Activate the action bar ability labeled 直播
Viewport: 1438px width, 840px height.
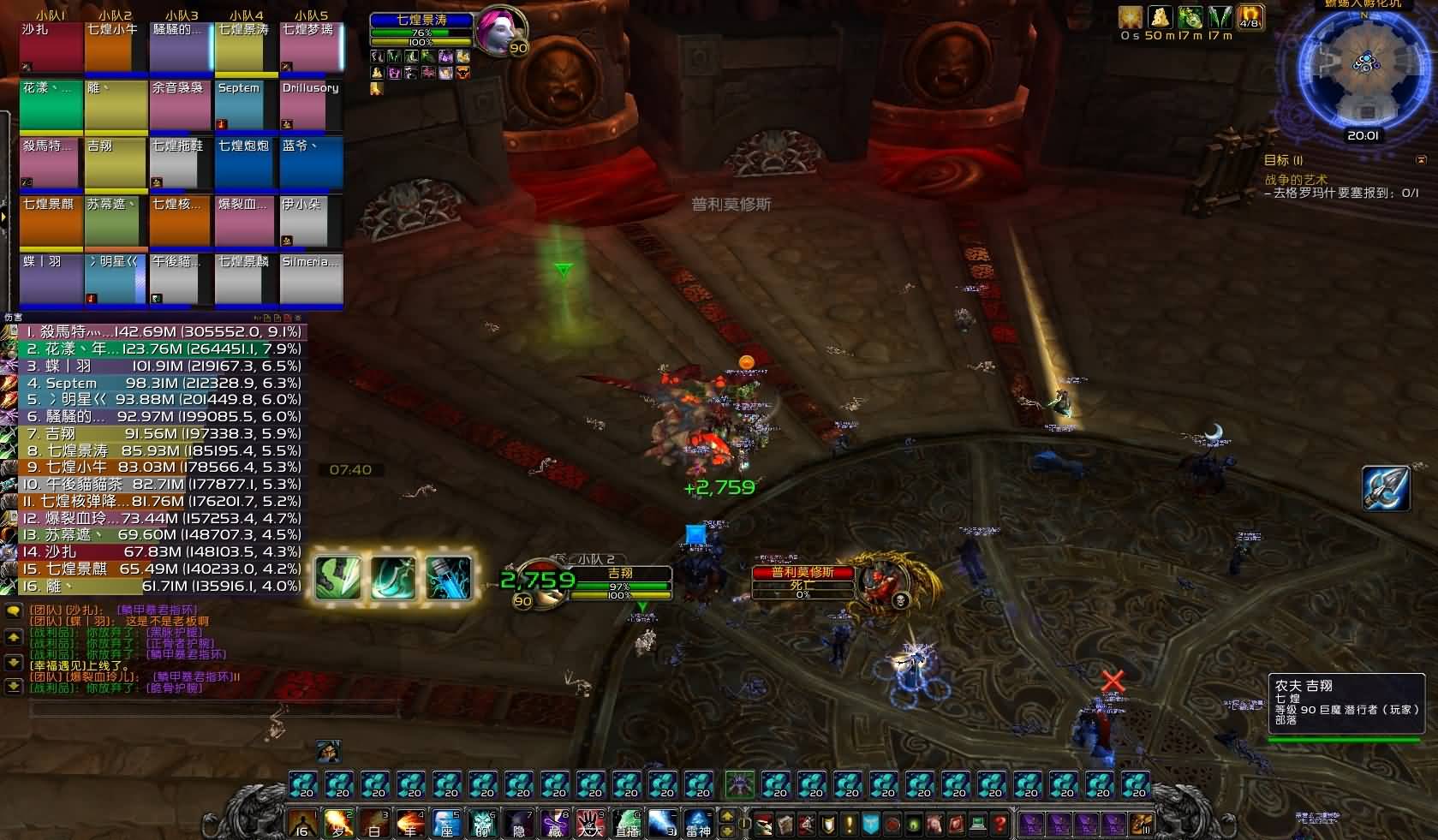pos(627,825)
